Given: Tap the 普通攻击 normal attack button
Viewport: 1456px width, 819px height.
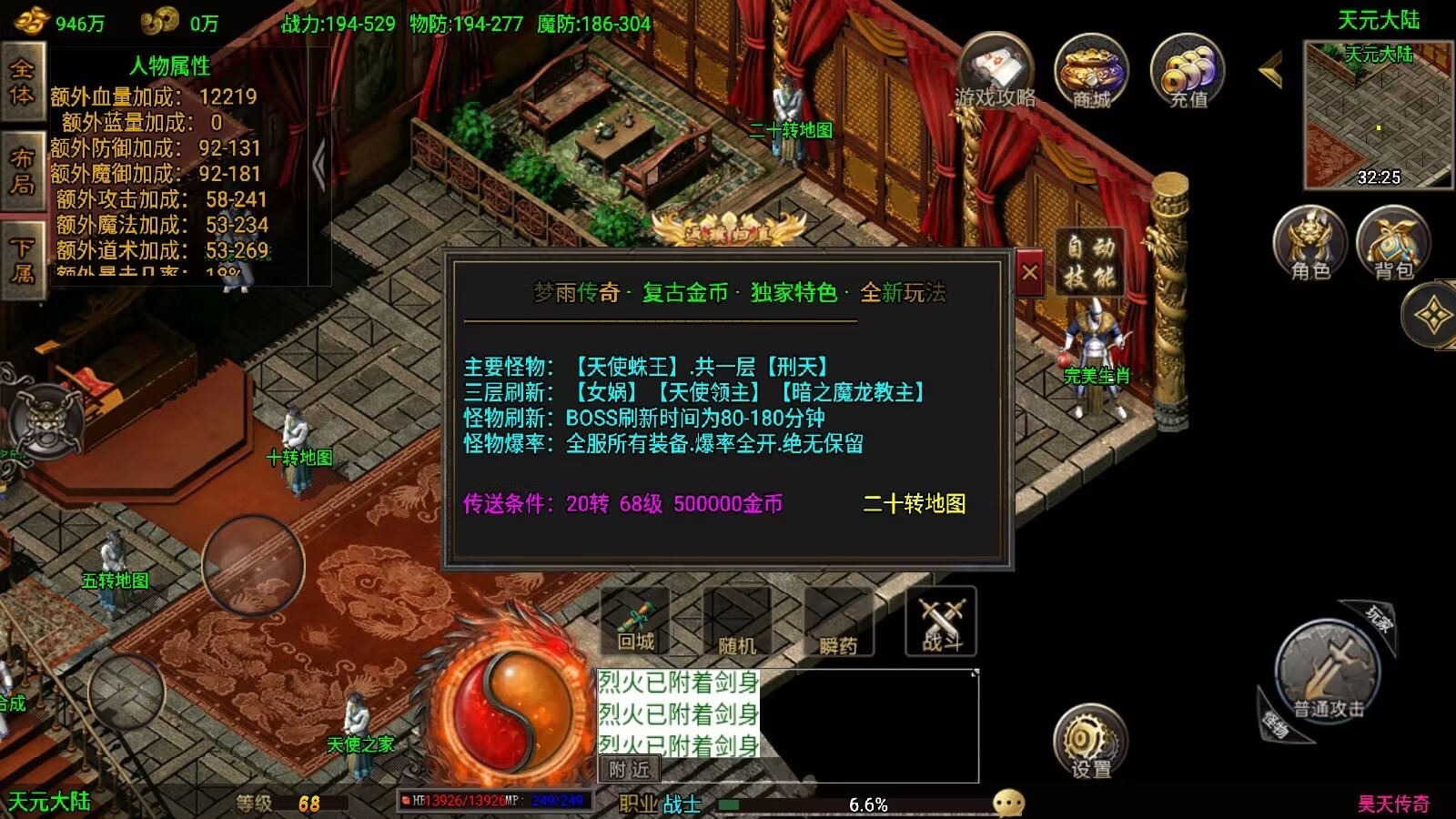Looking at the screenshot, I should point(1328,673).
